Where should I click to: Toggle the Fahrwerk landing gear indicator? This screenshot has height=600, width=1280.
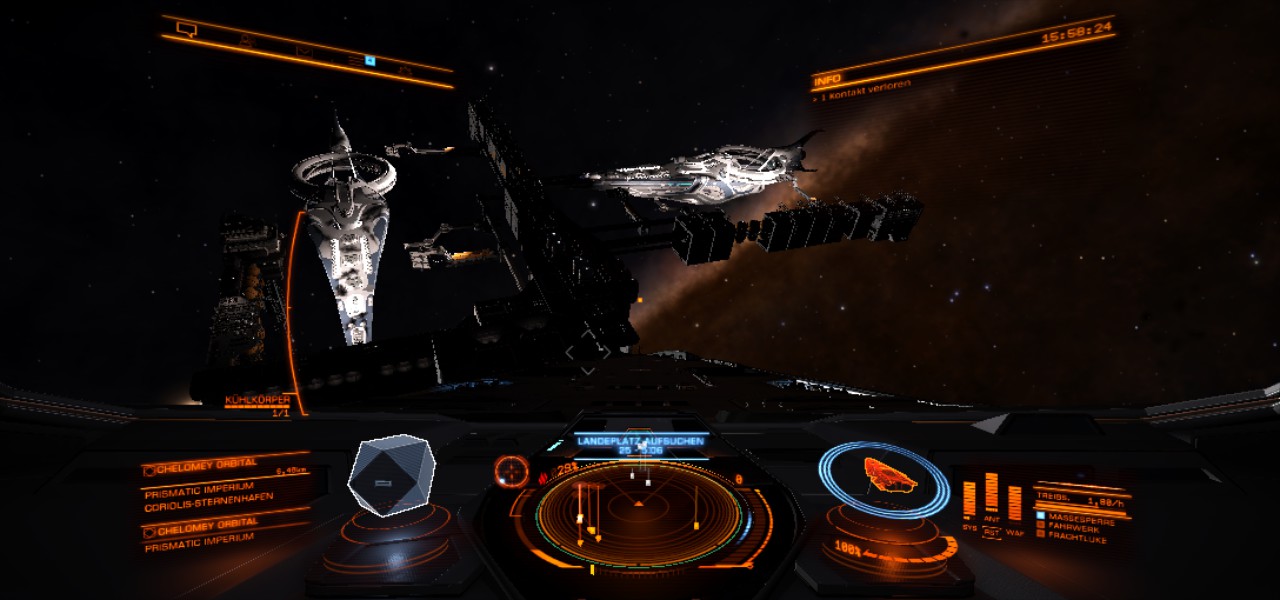click(1075, 526)
